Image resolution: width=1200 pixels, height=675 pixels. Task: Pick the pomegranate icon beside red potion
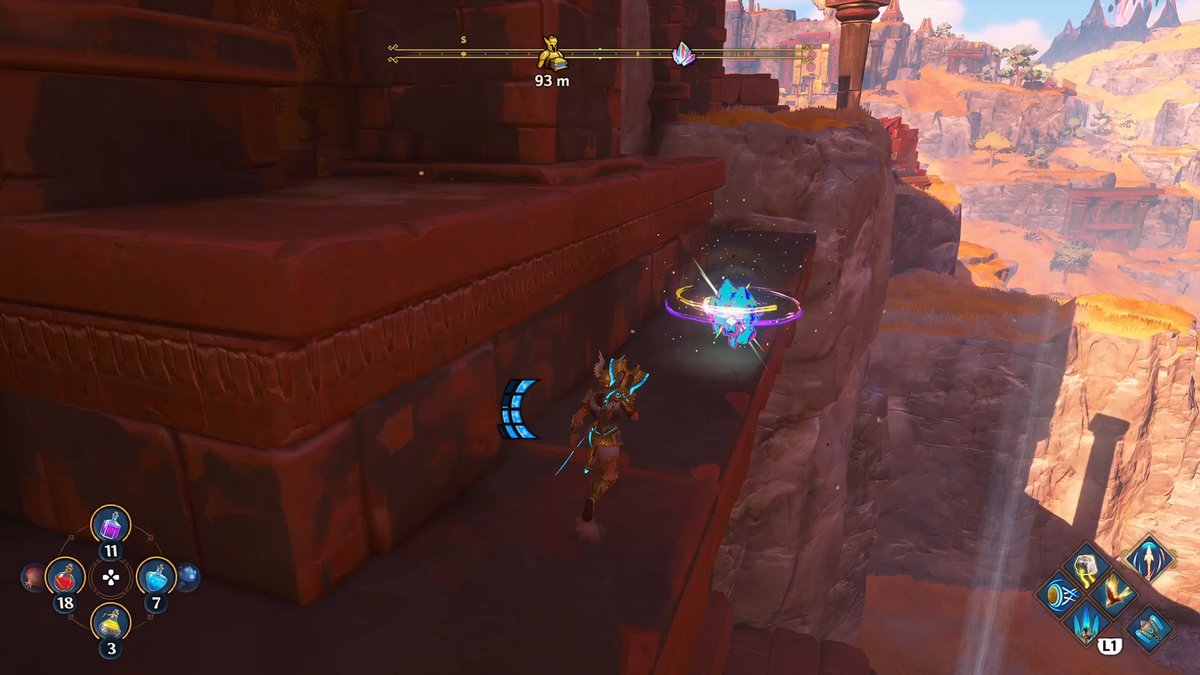coord(32,577)
